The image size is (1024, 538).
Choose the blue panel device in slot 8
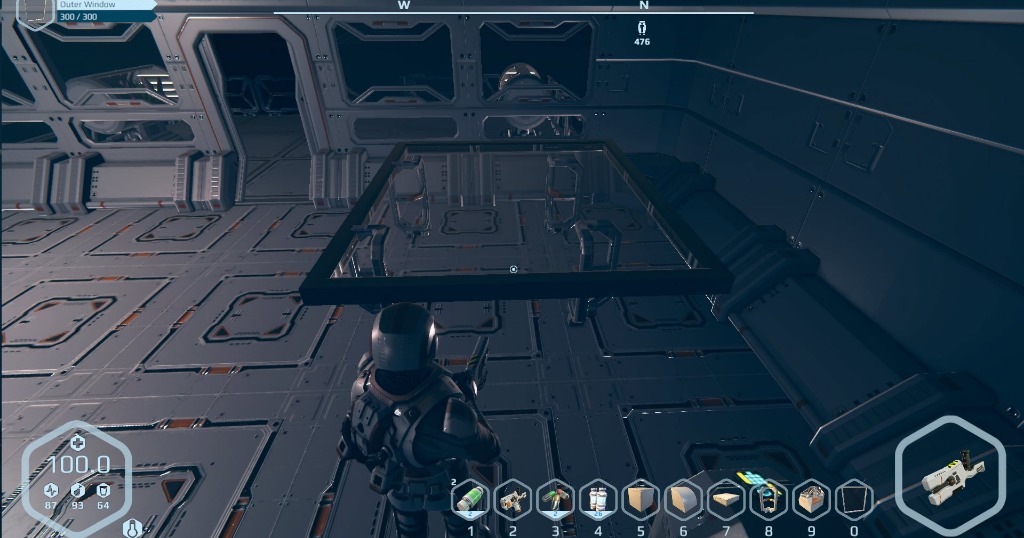click(x=768, y=499)
